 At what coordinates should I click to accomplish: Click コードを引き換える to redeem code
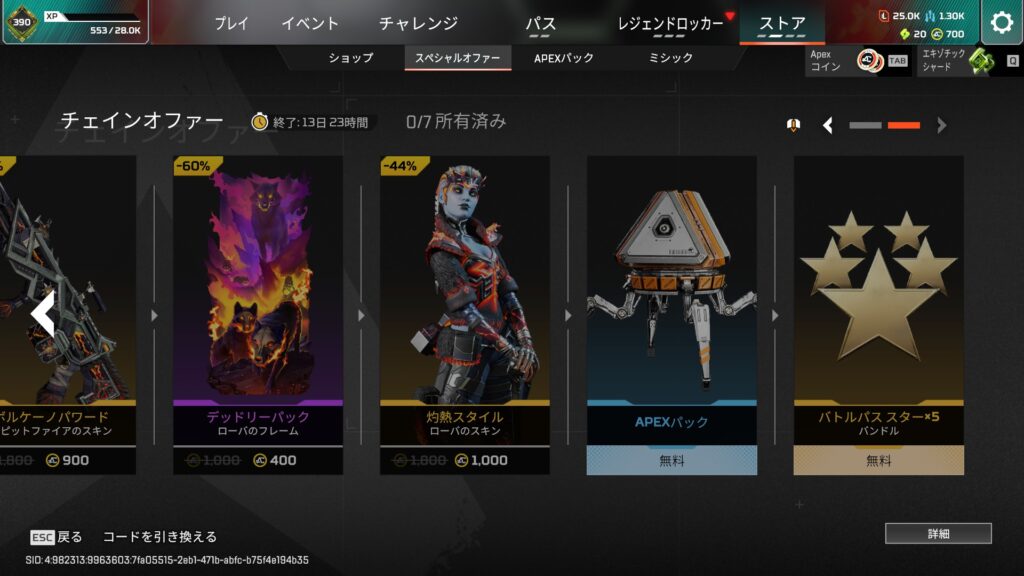coord(160,537)
